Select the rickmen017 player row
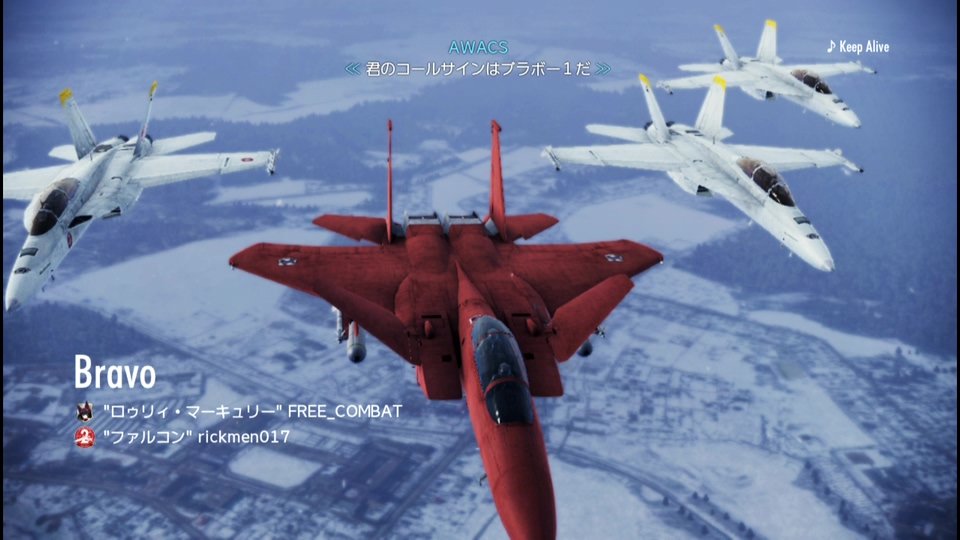The height and width of the screenshot is (540, 960). click(196, 437)
